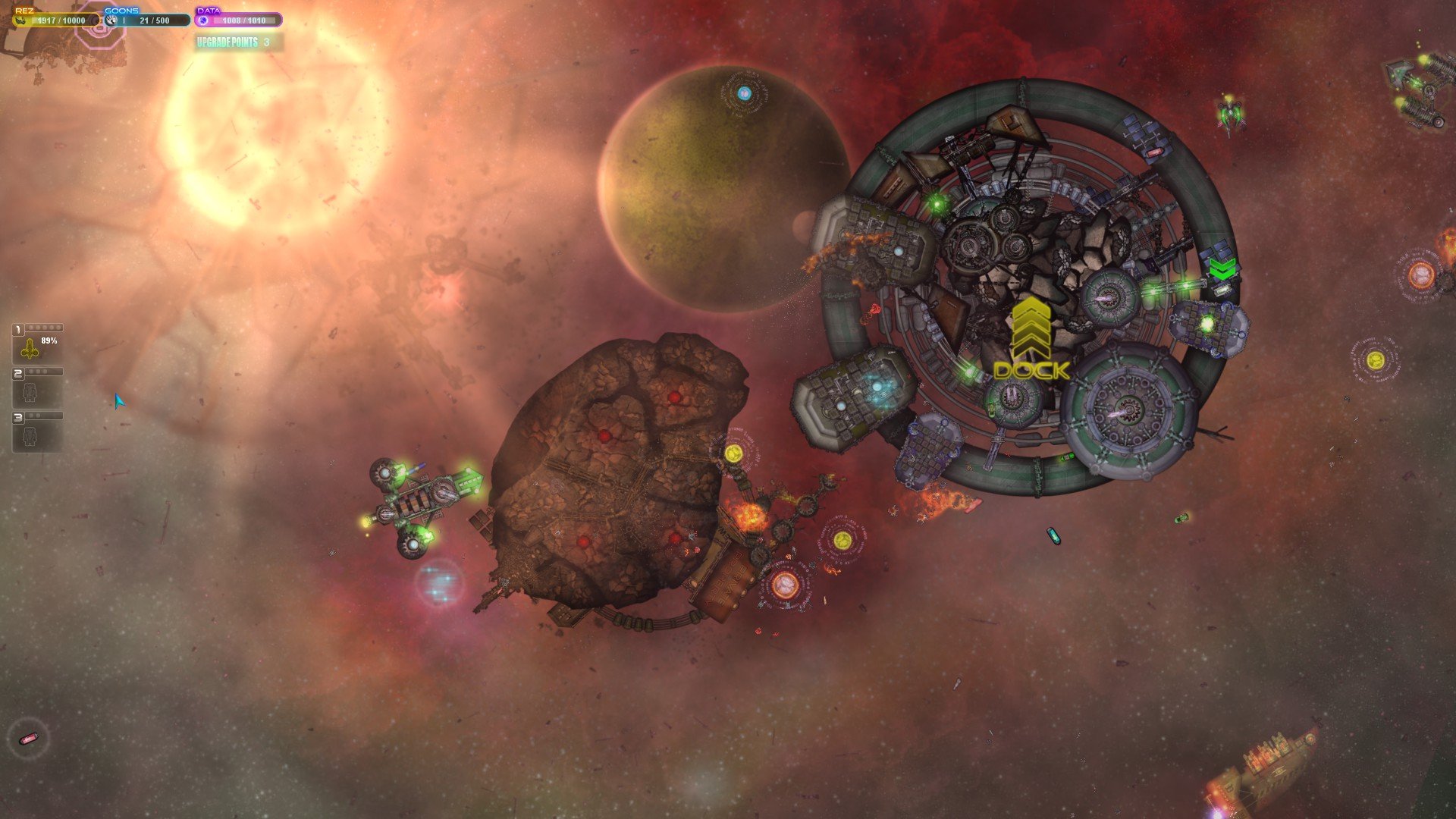This screenshot has width=1456, height=819.
Task: Click the REZ progress bar
Action: click(x=61, y=21)
